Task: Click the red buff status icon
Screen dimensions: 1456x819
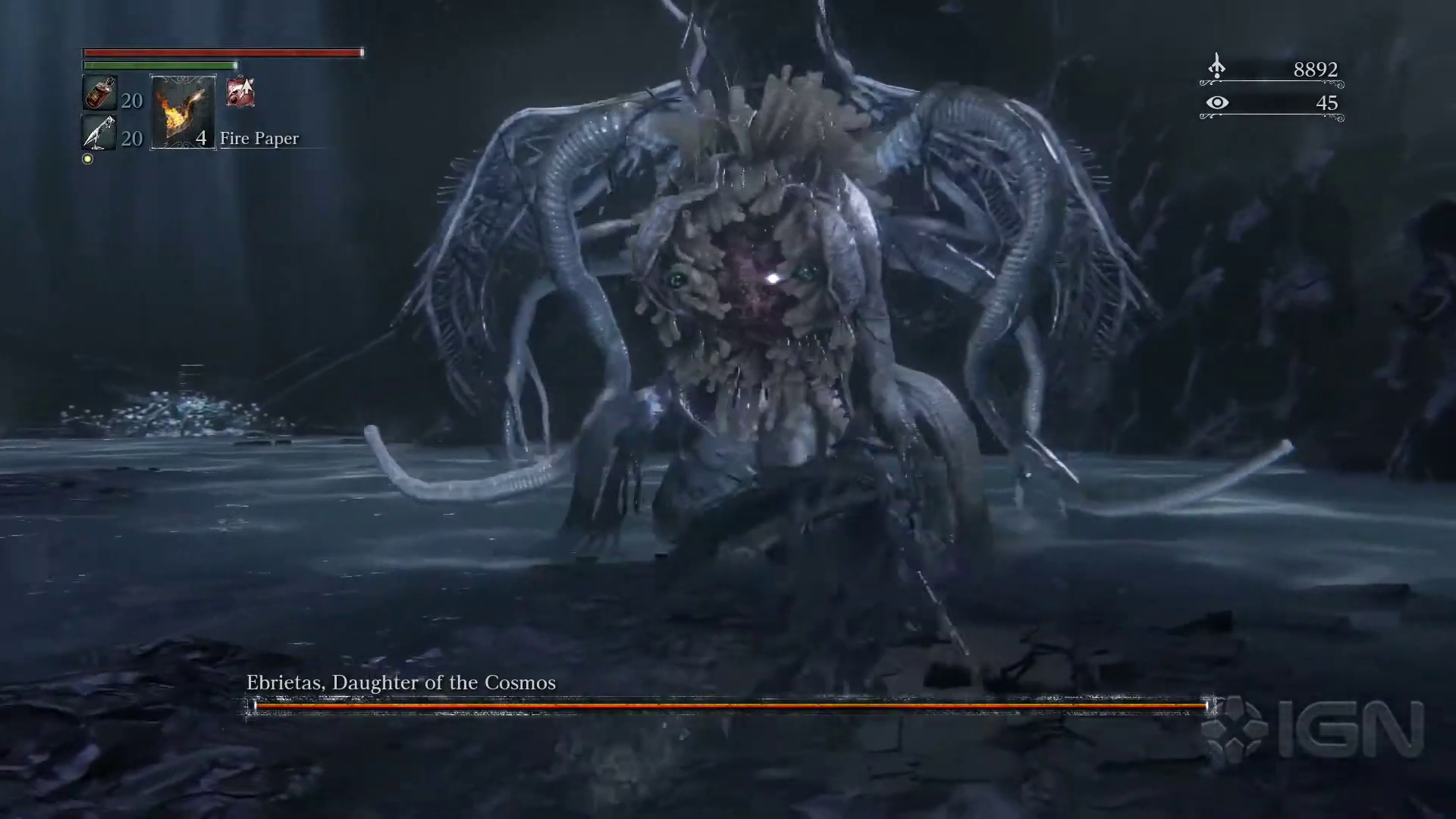Action: (240, 93)
